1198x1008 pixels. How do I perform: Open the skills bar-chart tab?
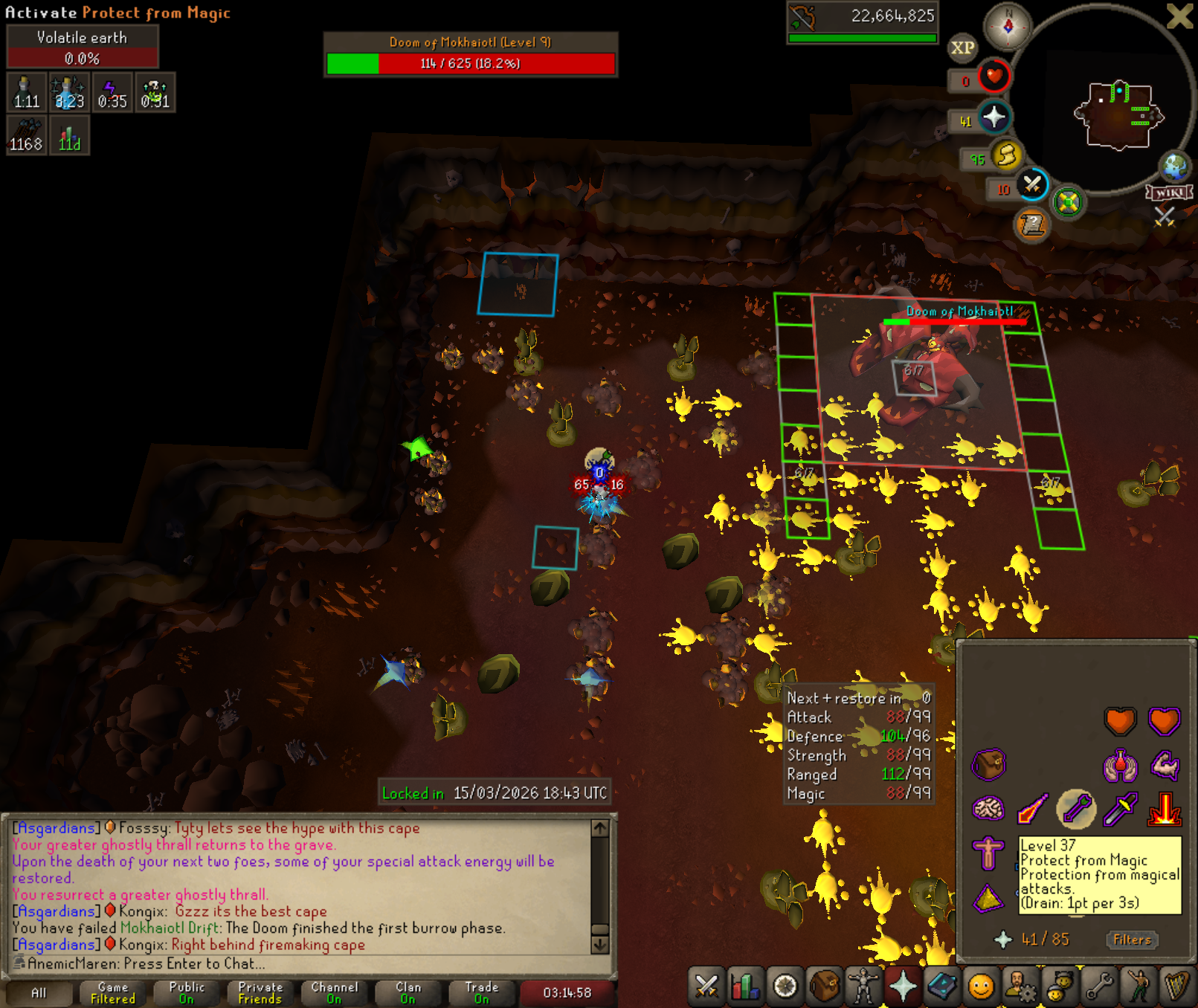(x=745, y=987)
